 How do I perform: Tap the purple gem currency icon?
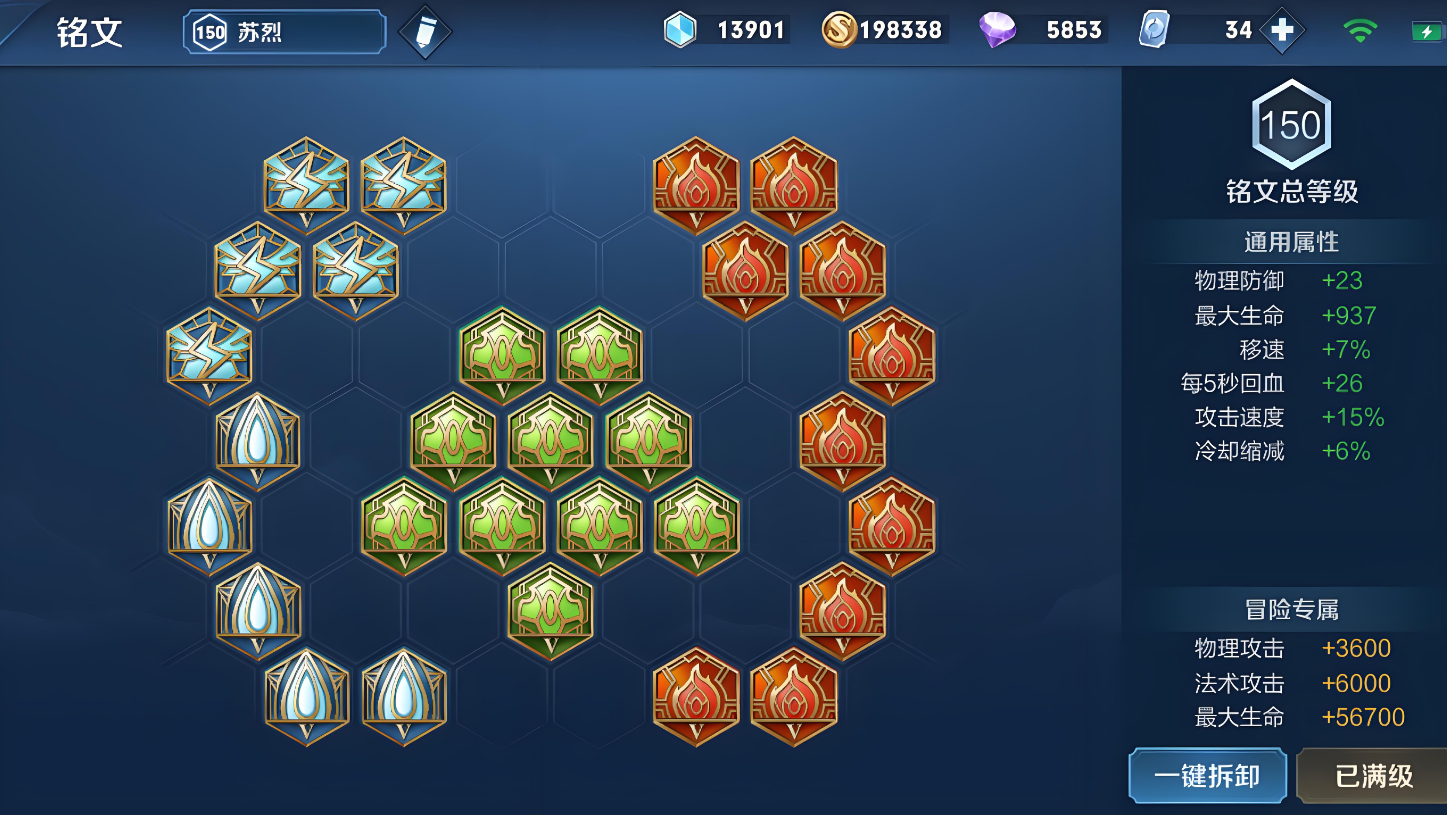coord(997,30)
